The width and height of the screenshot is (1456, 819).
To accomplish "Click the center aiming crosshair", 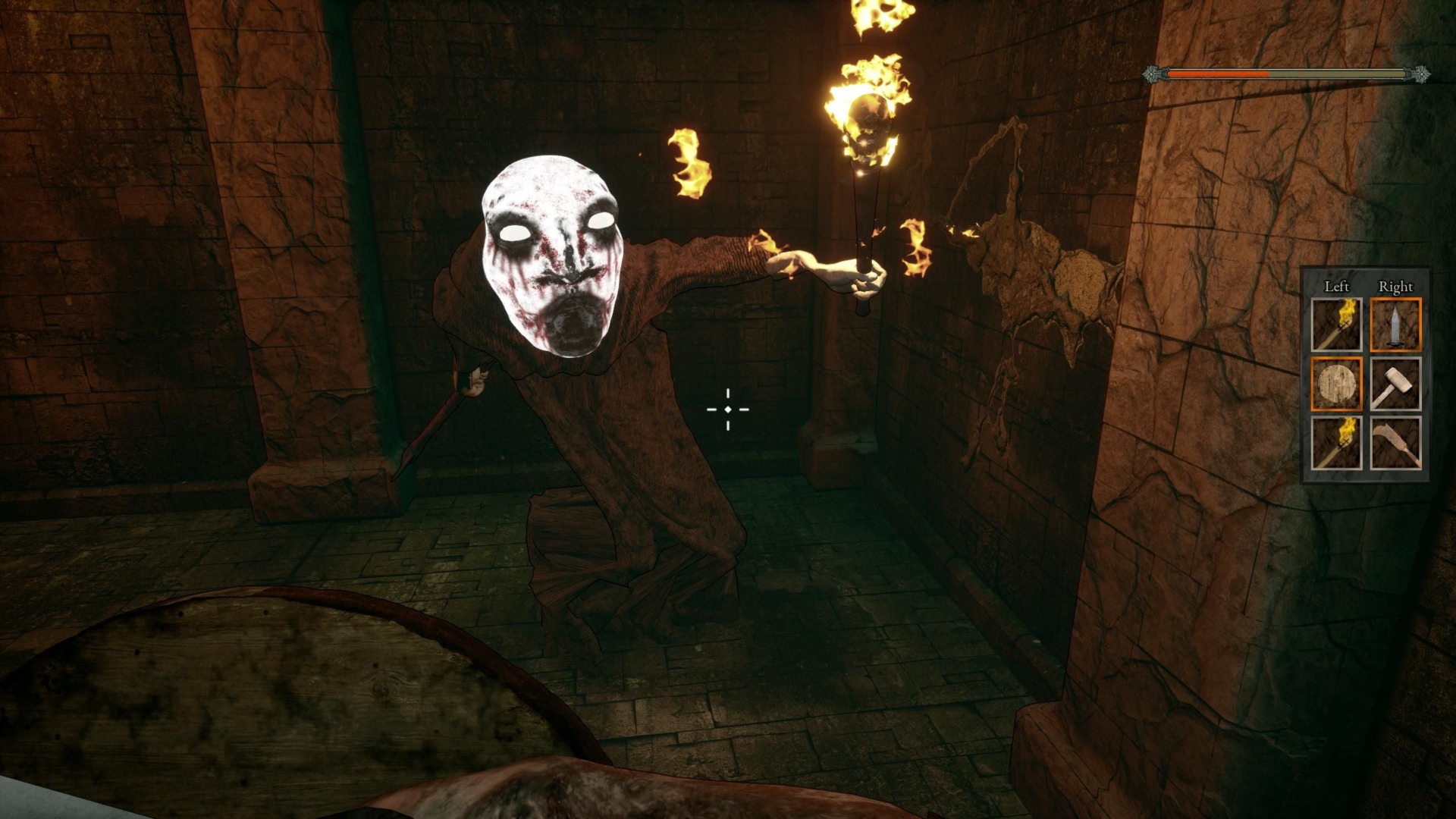I will 728,409.
